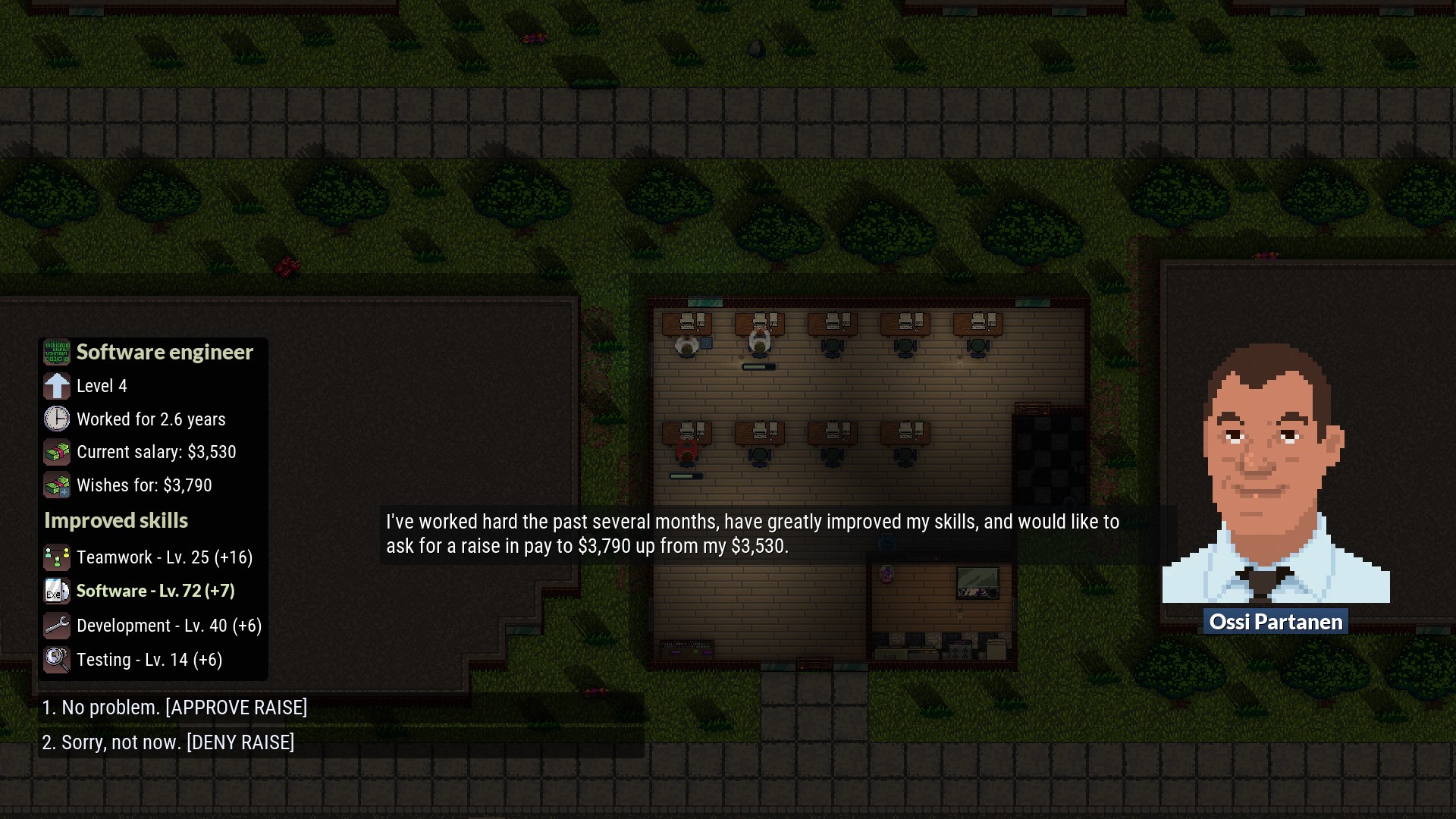This screenshot has width=1456, height=819.
Task: Select the highlighted Software Lv. 72 skill entry
Action: click(x=155, y=591)
